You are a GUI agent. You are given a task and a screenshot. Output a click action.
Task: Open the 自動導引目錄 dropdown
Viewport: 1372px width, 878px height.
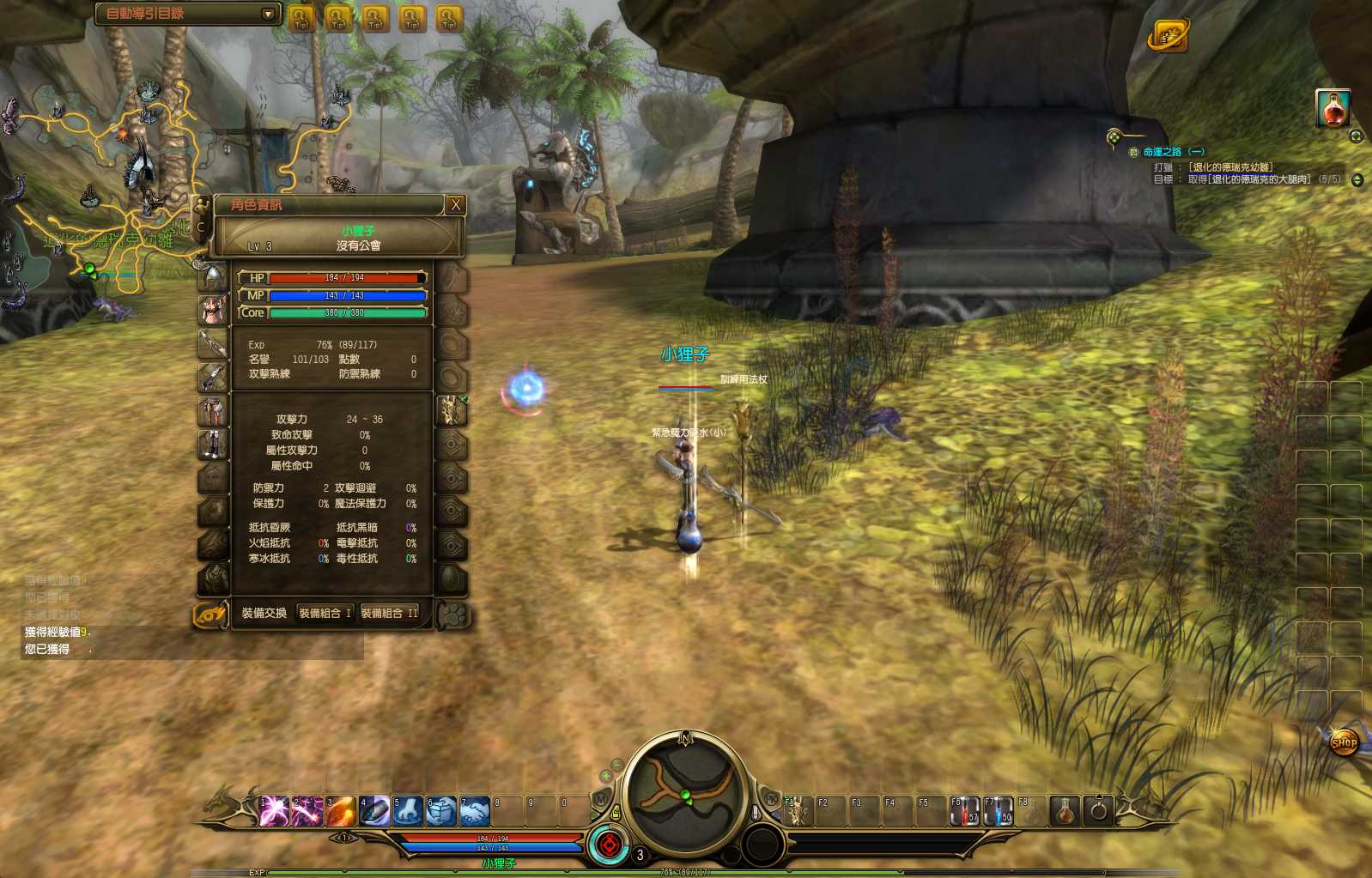click(268, 14)
